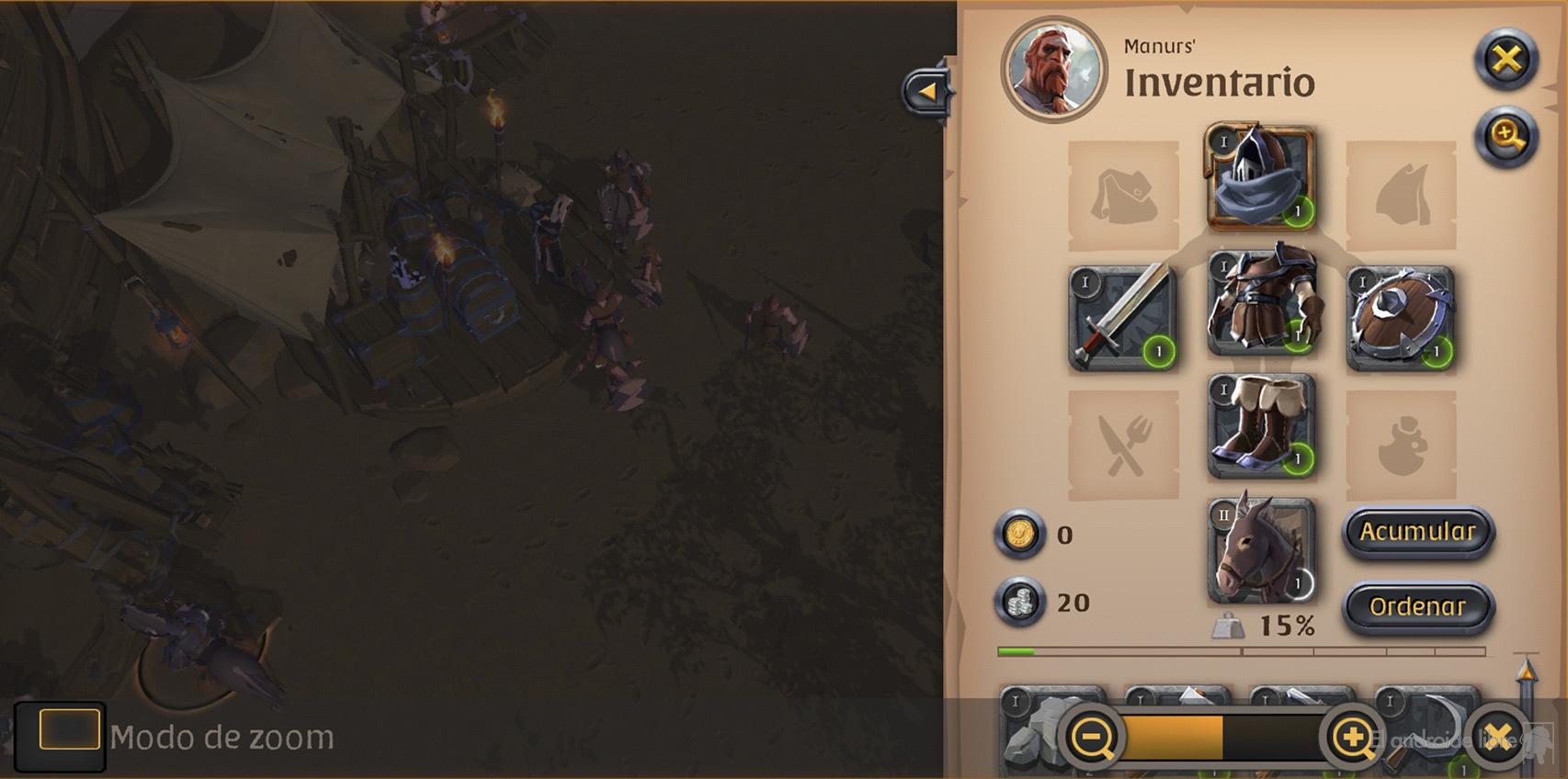Adjust the zoom level slider bar
The height and width of the screenshot is (779, 1568).
point(1222,737)
